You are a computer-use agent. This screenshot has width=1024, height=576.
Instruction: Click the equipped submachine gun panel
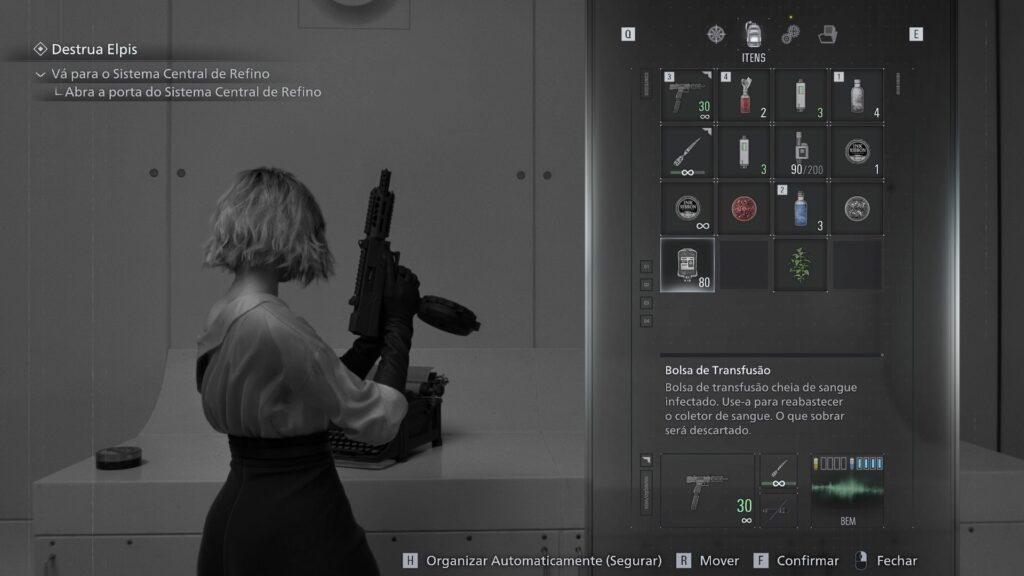[x=708, y=490]
